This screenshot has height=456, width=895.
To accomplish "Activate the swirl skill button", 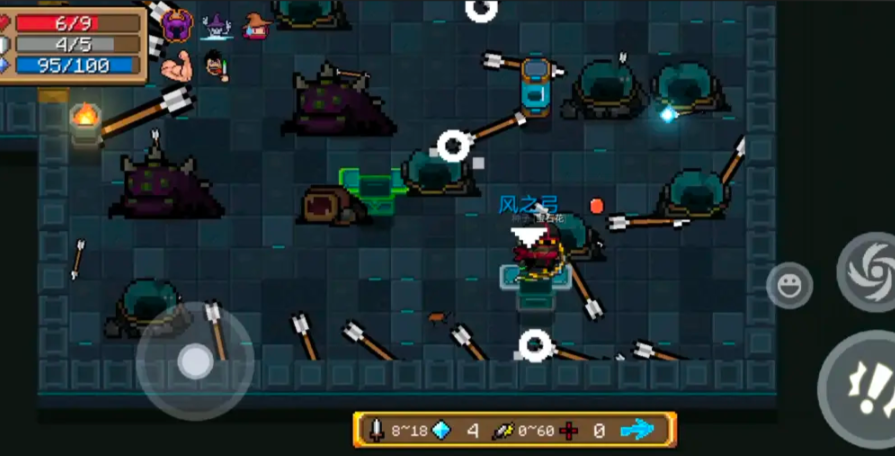I will pyautogui.click(x=867, y=270).
